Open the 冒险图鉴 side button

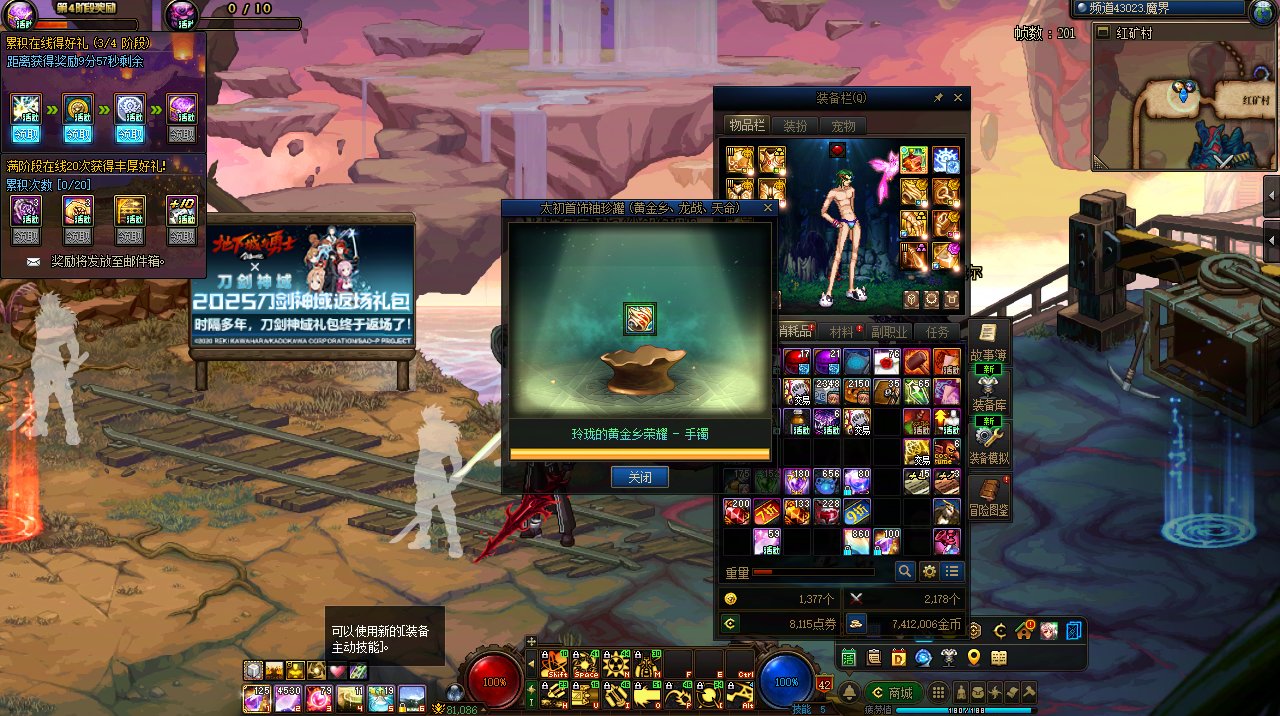pyautogui.click(x=988, y=497)
